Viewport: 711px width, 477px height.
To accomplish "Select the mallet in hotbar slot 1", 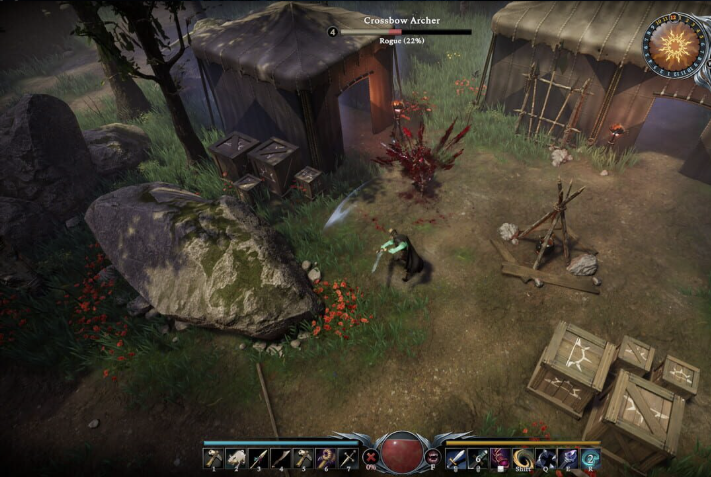I will pos(214,458).
